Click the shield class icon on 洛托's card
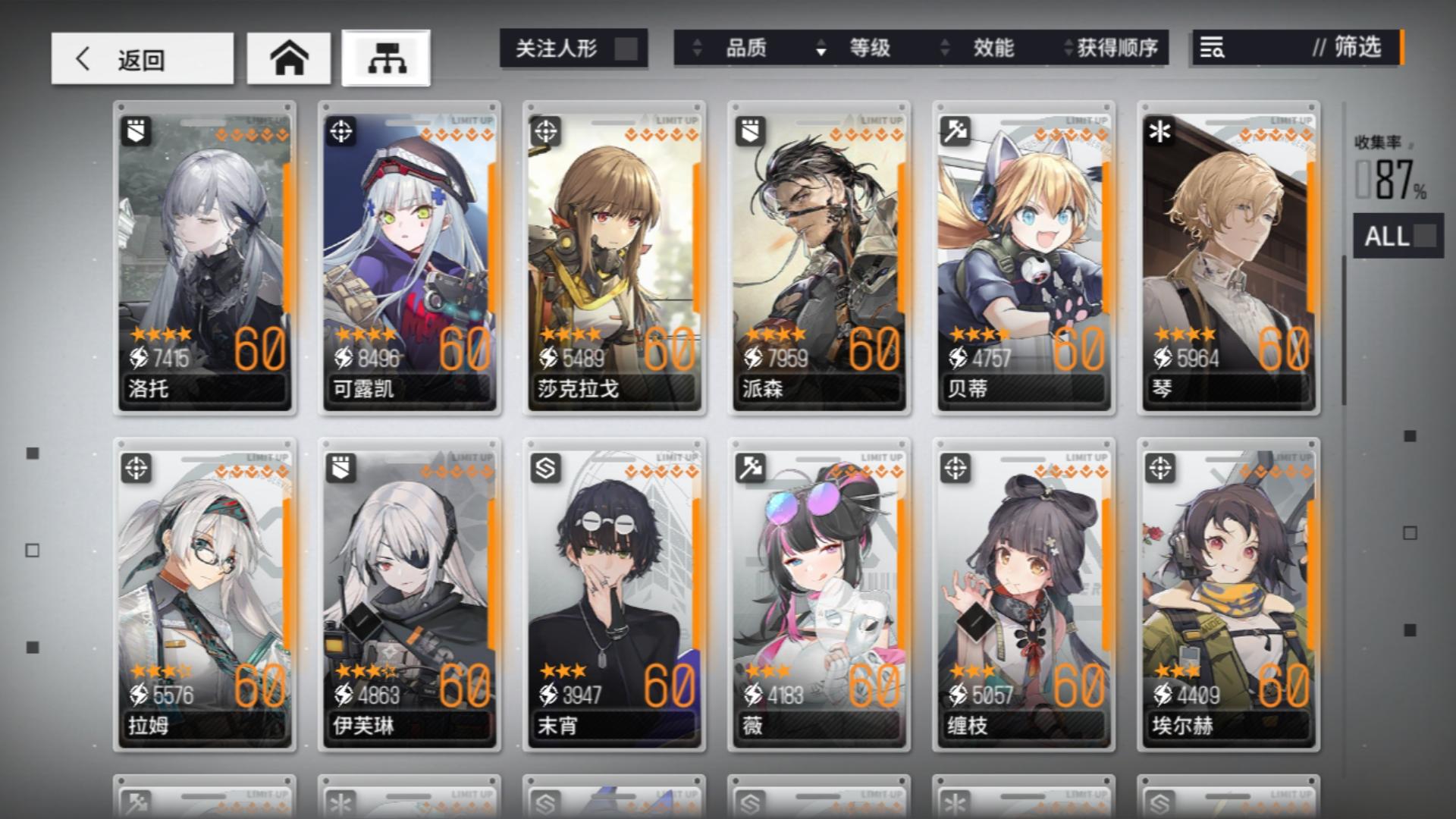 (136, 130)
